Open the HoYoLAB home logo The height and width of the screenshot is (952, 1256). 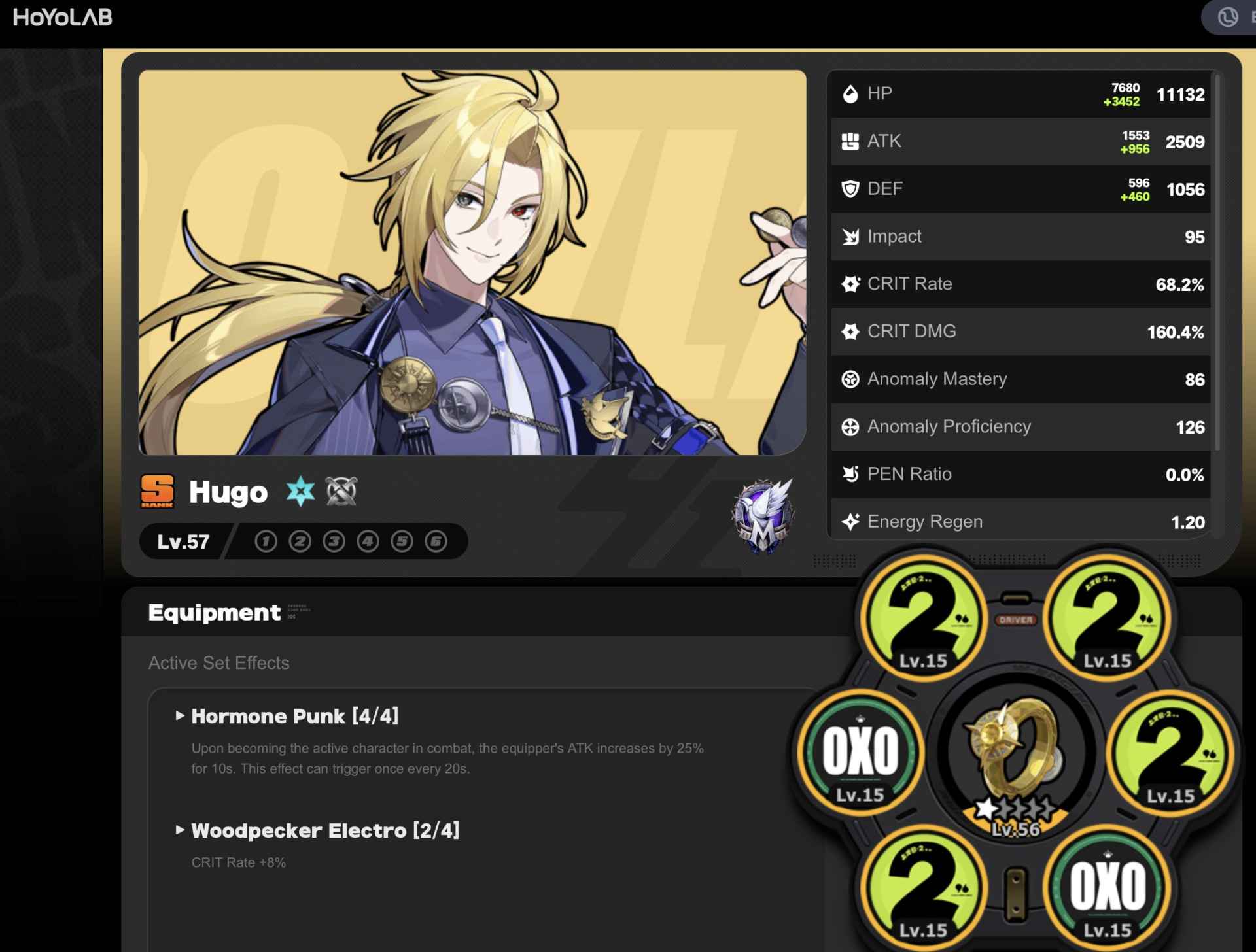coord(62,18)
